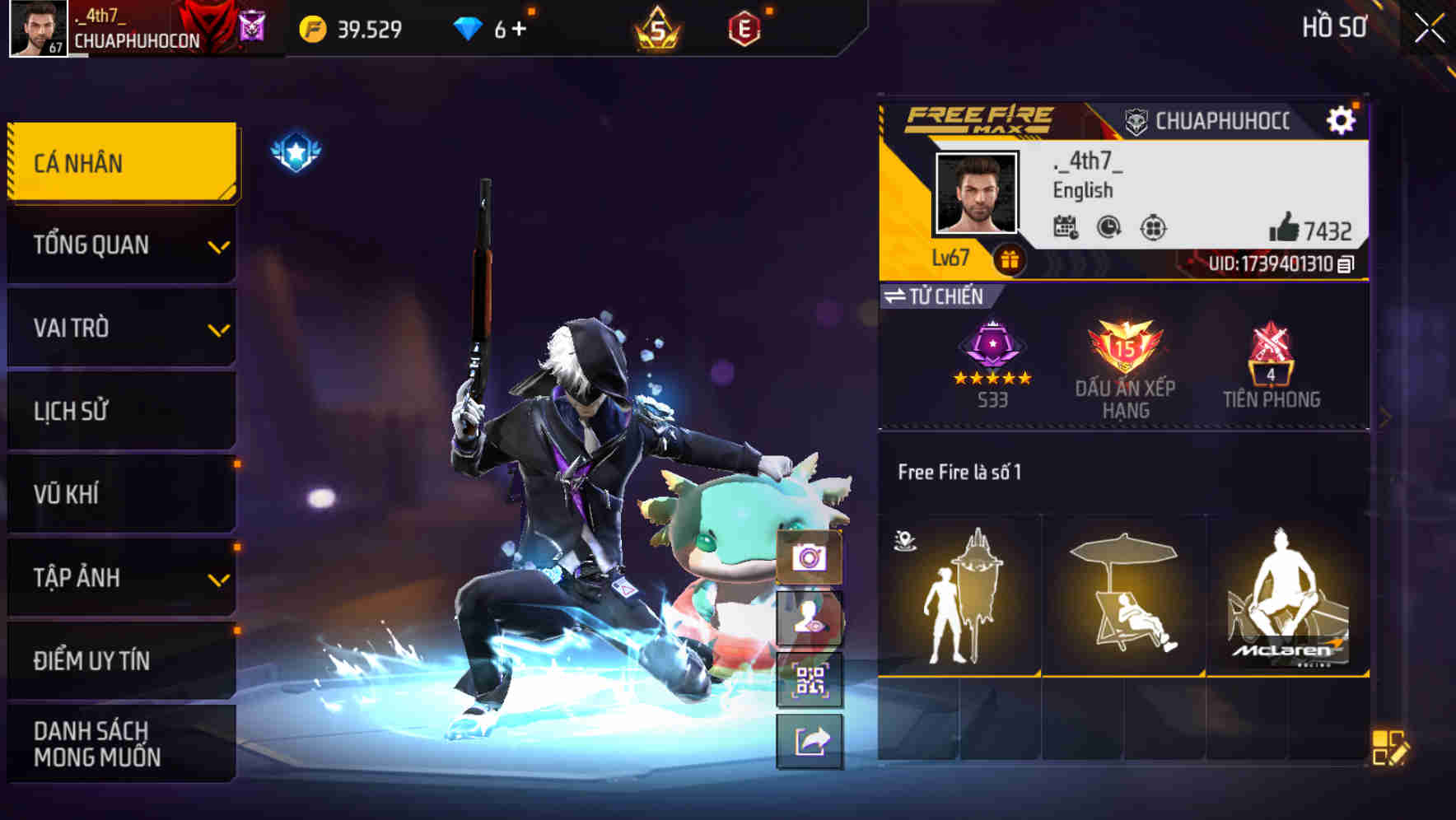Click the EP icon in the top bar
This screenshot has width=1456, height=820.
click(x=746, y=30)
